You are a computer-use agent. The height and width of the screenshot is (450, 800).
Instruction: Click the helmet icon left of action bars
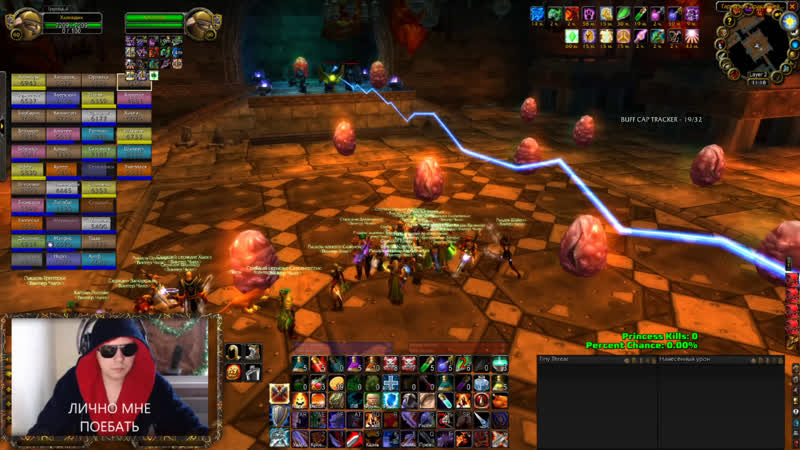(233, 351)
